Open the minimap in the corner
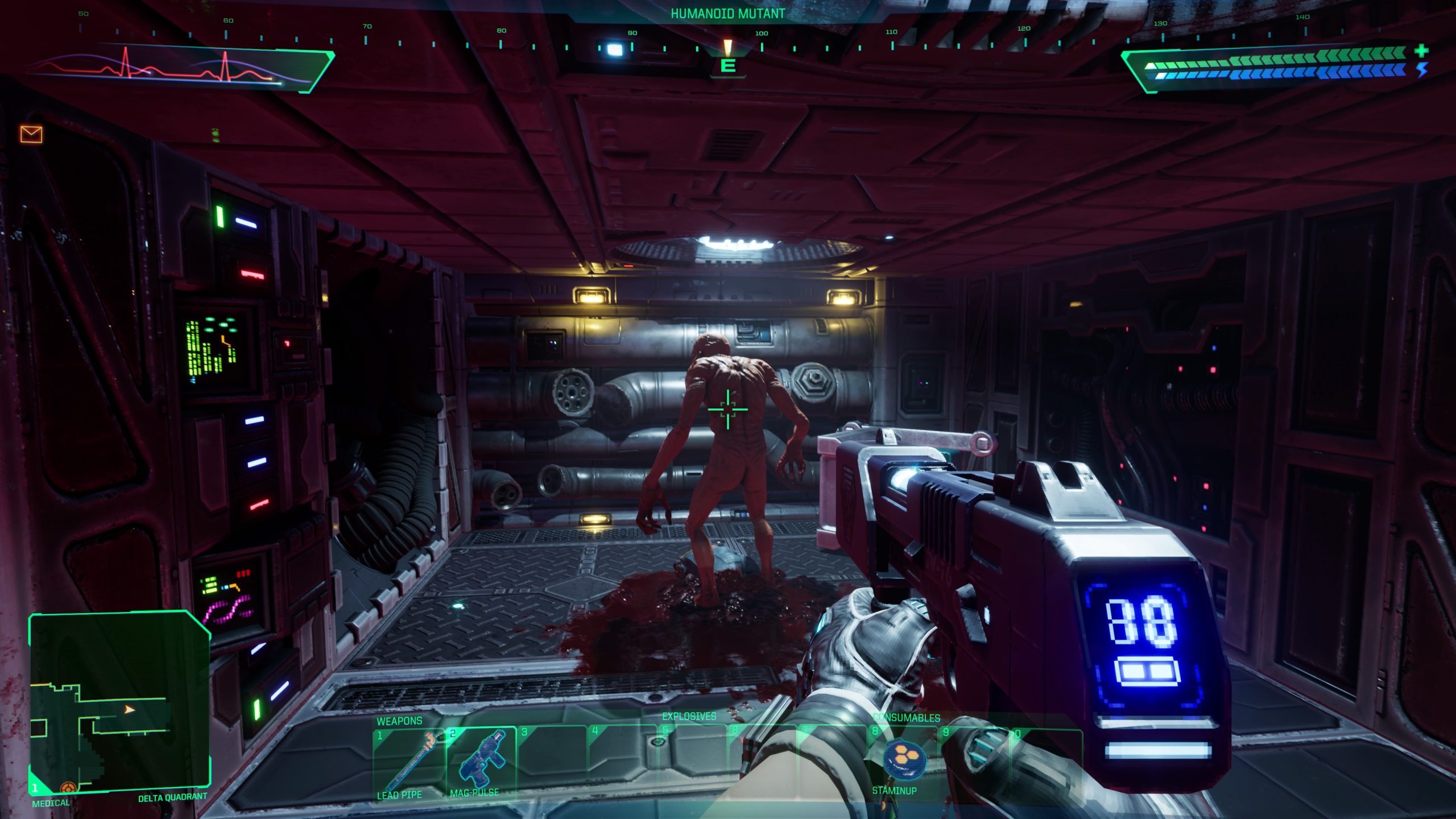This screenshot has width=1456, height=819. (x=118, y=703)
